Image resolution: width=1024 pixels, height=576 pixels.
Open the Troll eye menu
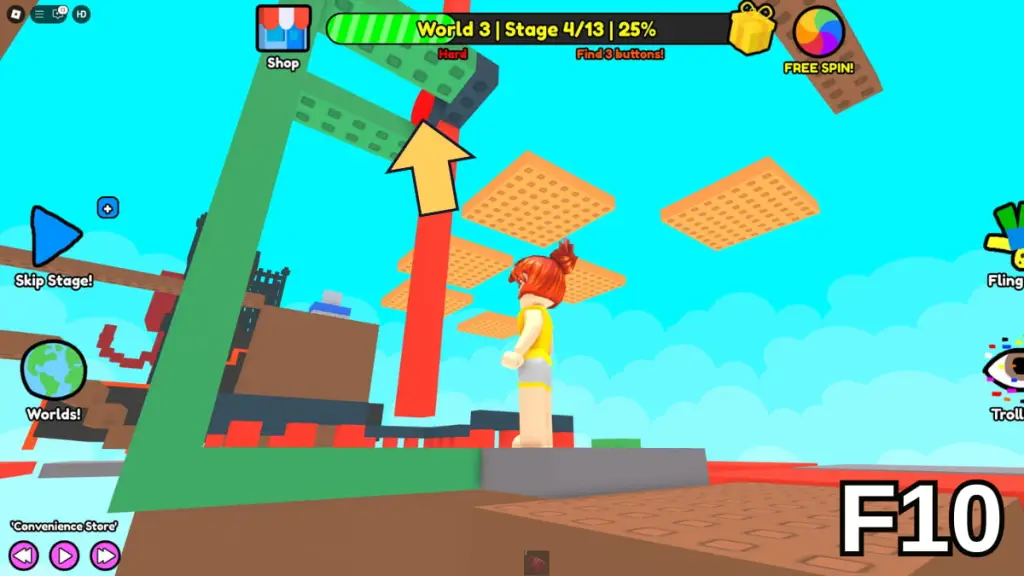pyautogui.click(x=1005, y=370)
